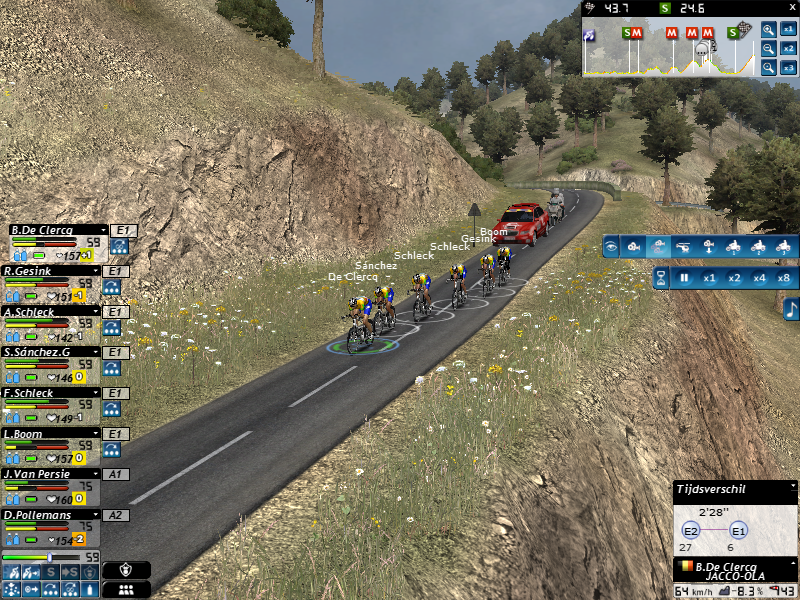Viewport: 800px width, 600px height.
Task: Switch to motorbike camera 1
Action: pos(733,246)
